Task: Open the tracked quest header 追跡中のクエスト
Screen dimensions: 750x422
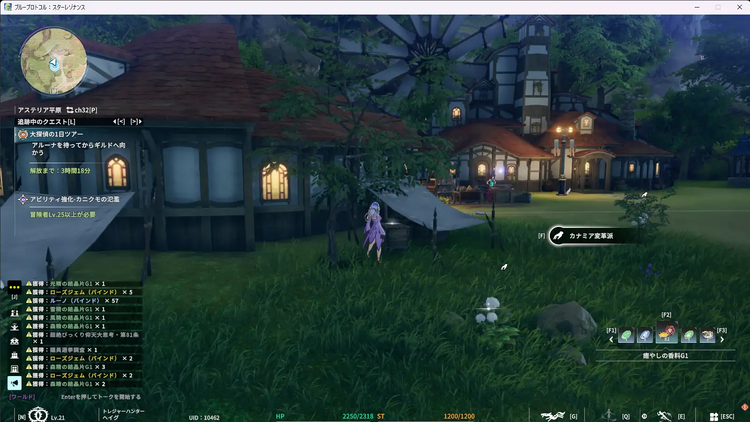Action: tap(46, 121)
